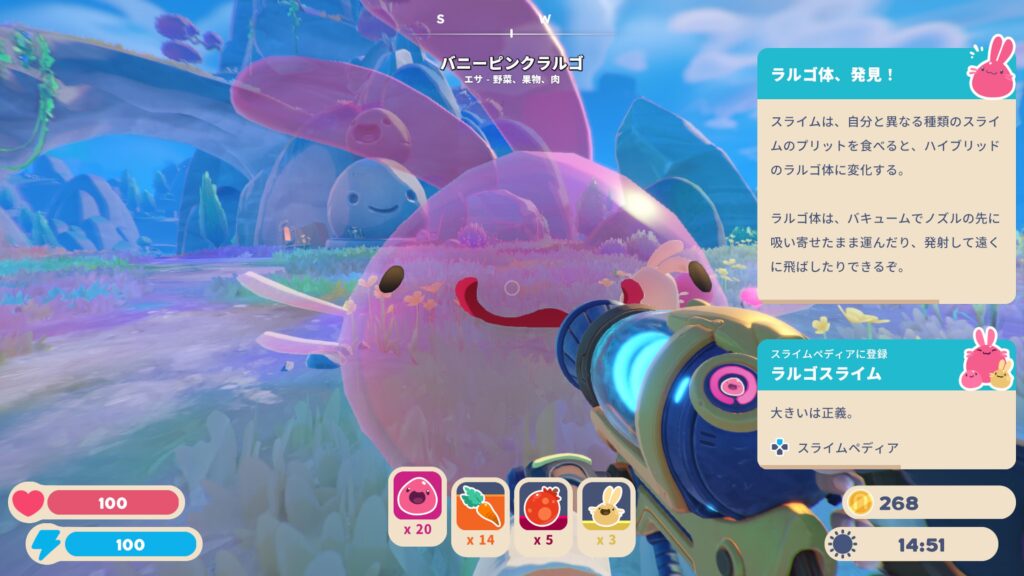Select the red pogofruit hotbar slot

coord(543,506)
